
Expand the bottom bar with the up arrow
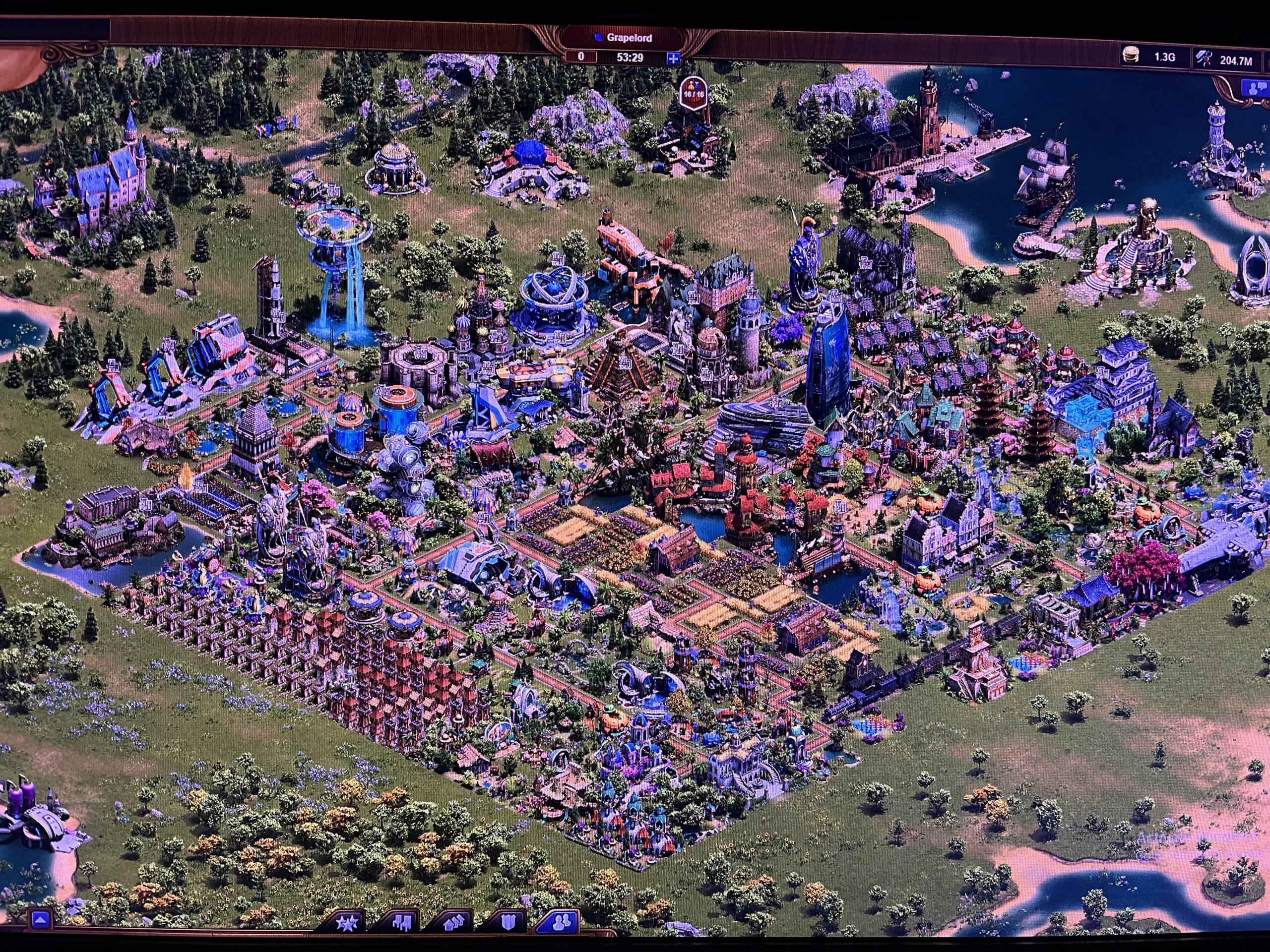pos(40,919)
